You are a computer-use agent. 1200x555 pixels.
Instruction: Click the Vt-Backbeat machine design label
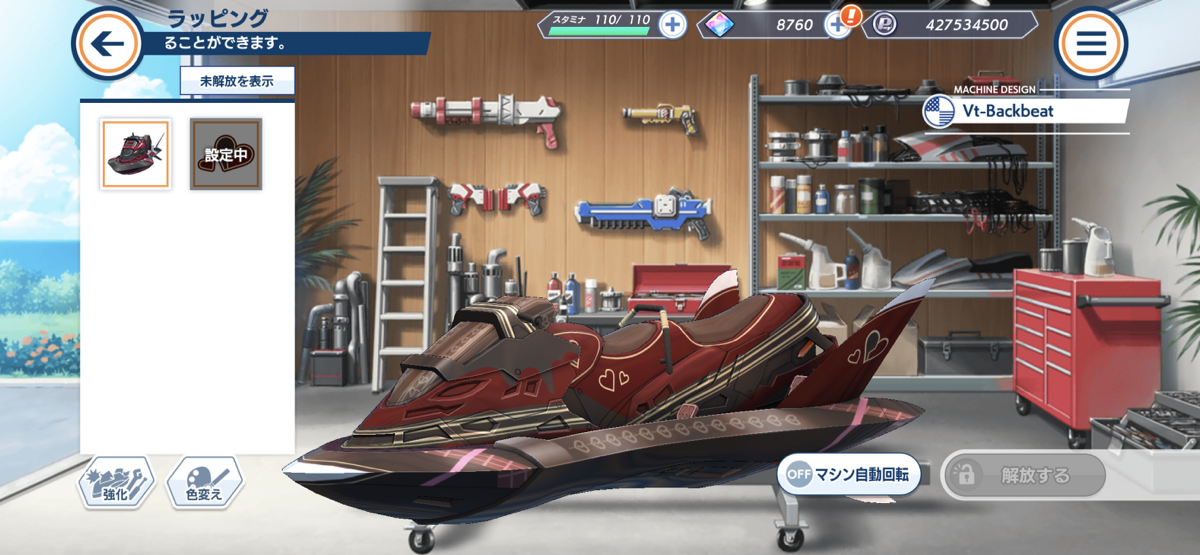coord(1026,112)
